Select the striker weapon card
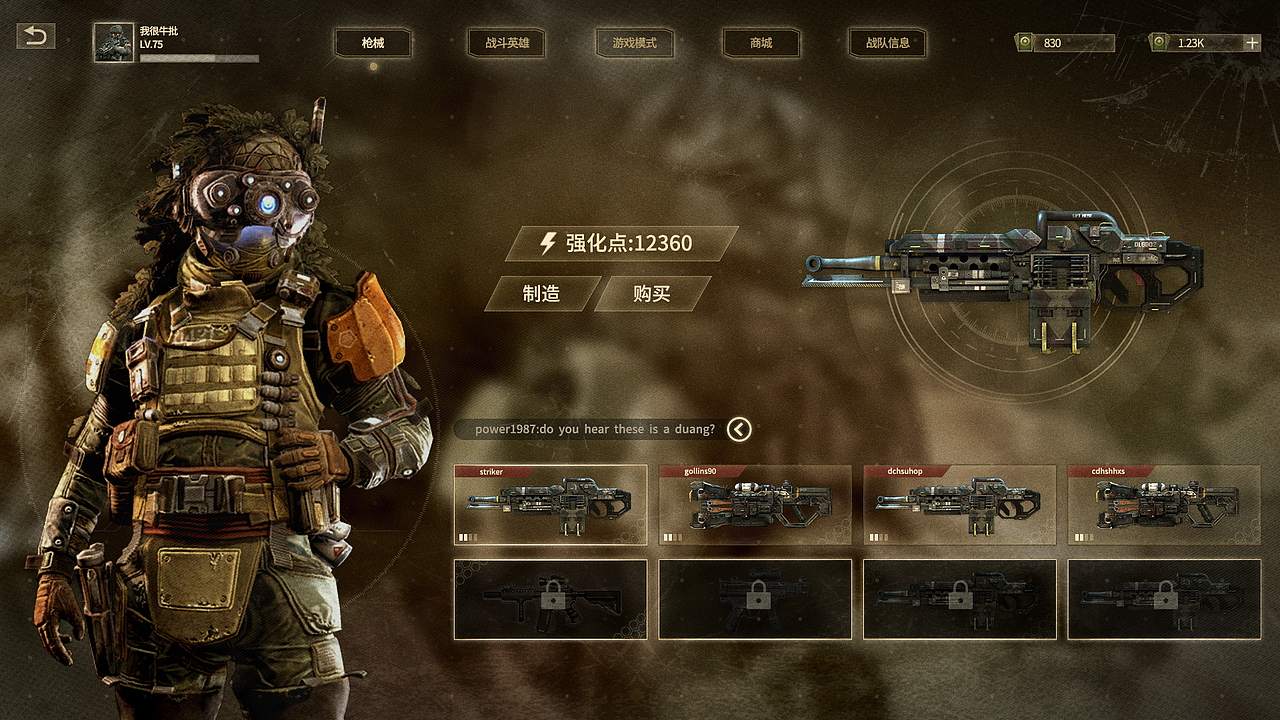 tap(550, 505)
